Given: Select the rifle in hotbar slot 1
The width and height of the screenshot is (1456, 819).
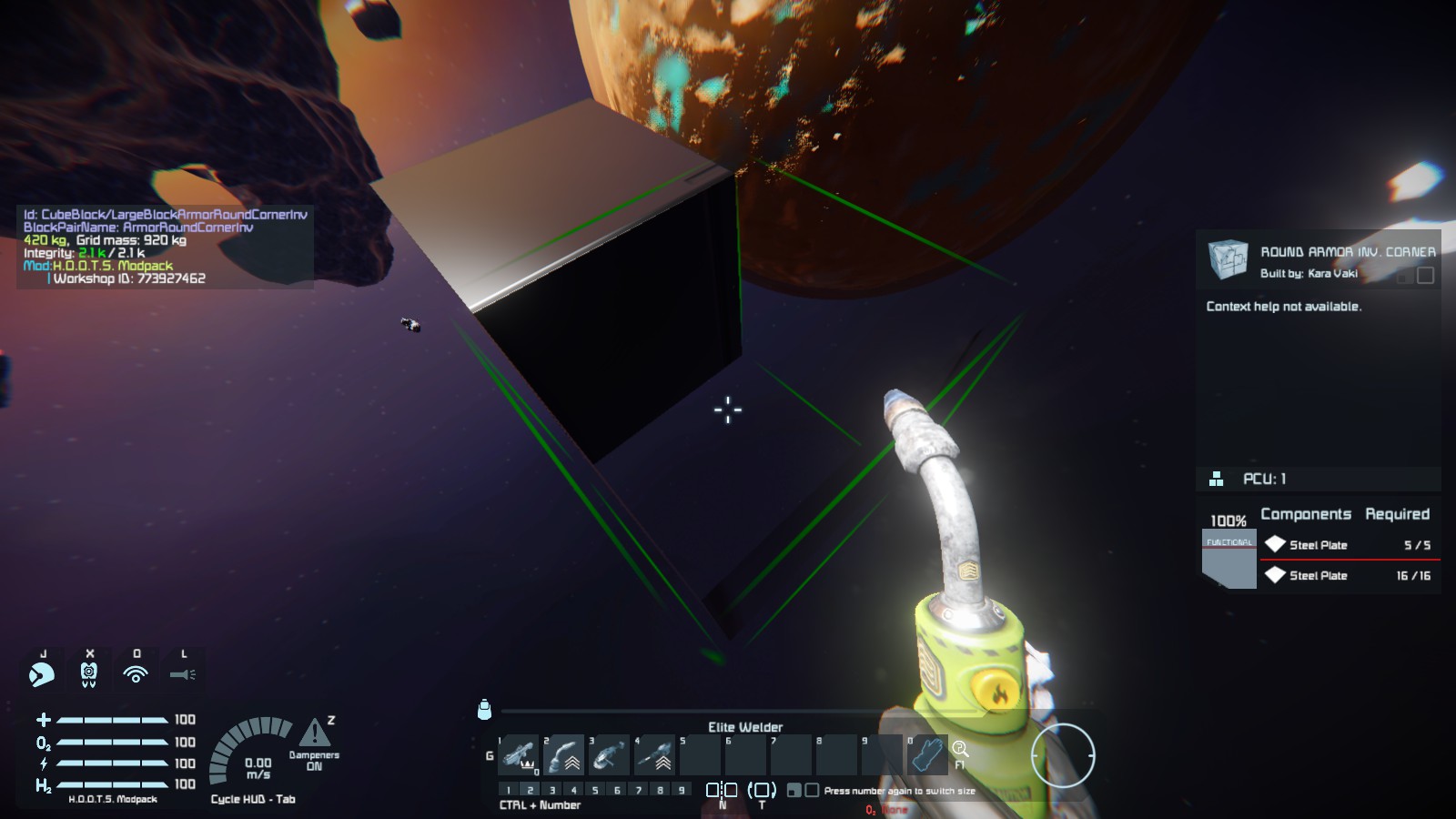Looking at the screenshot, I should (519, 755).
